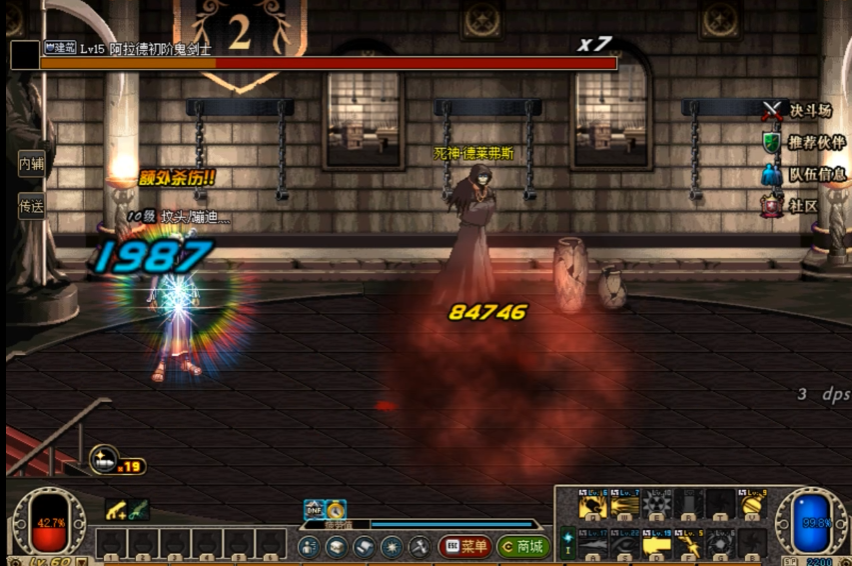
Task: Open the ESC 菜单 menu
Action: pyautogui.click(x=465, y=546)
